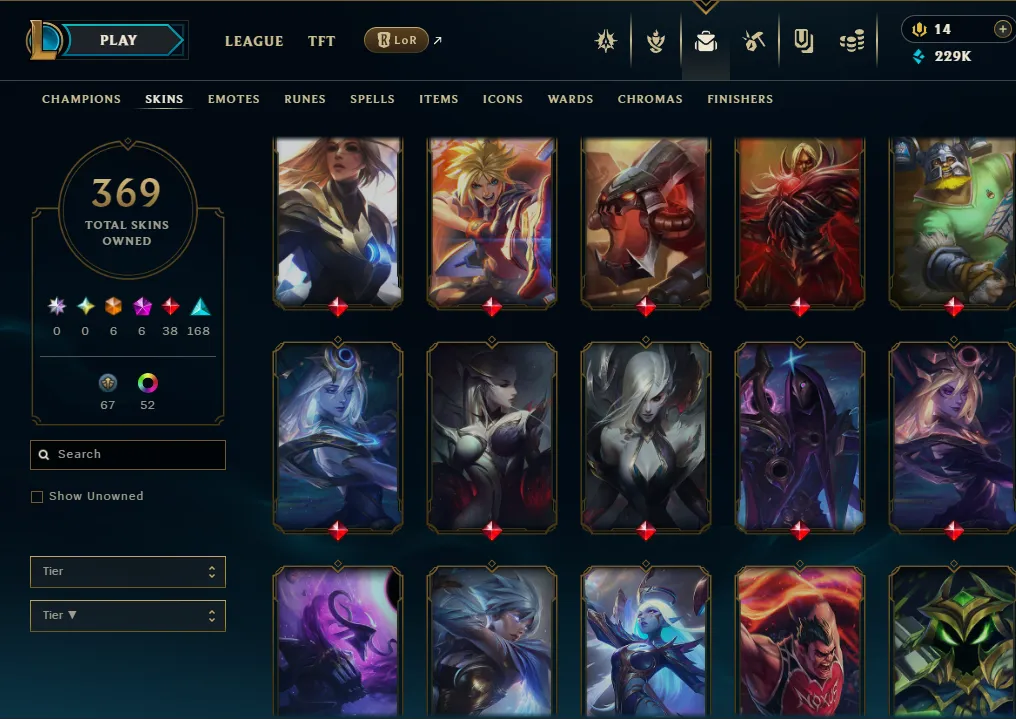The image size is (1016, 719).
Task: Select the Icons tab
Action: click(503, 99)
